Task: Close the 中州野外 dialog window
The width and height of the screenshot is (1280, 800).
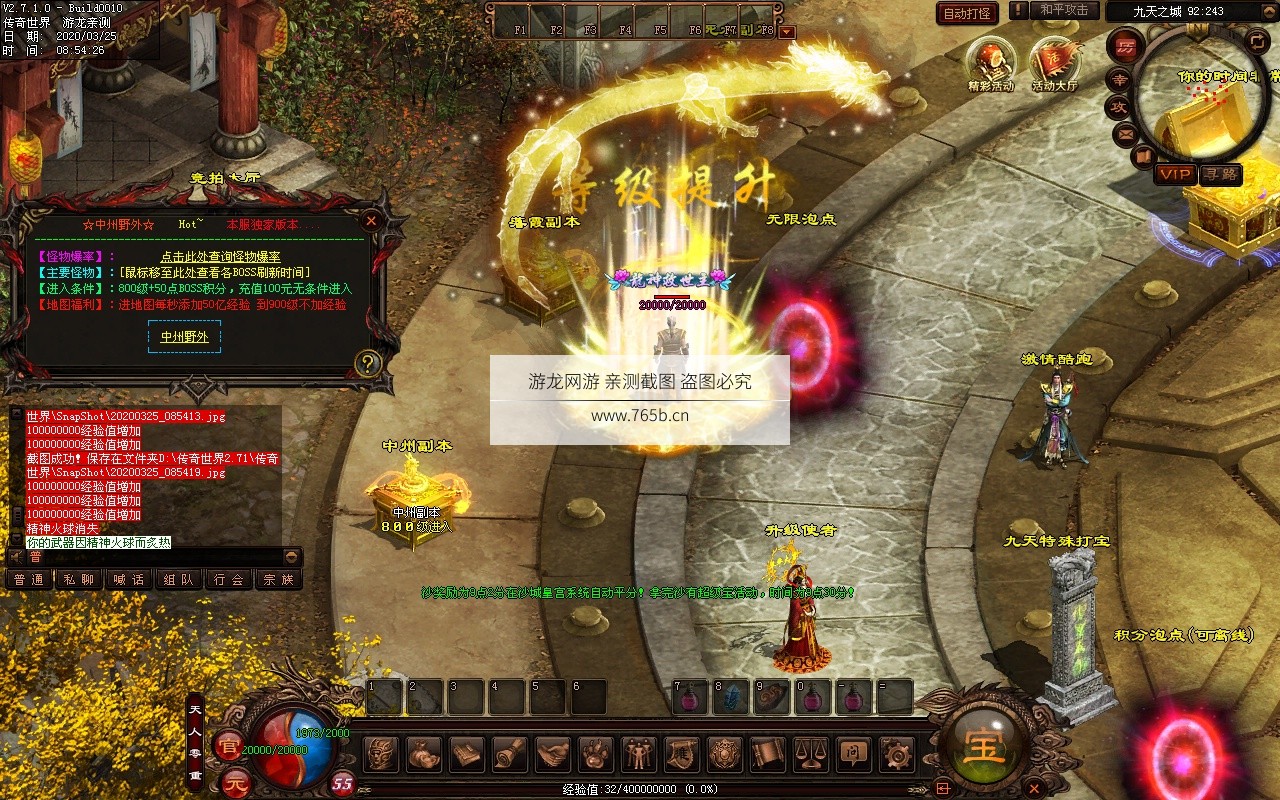Action: [371, 220]
